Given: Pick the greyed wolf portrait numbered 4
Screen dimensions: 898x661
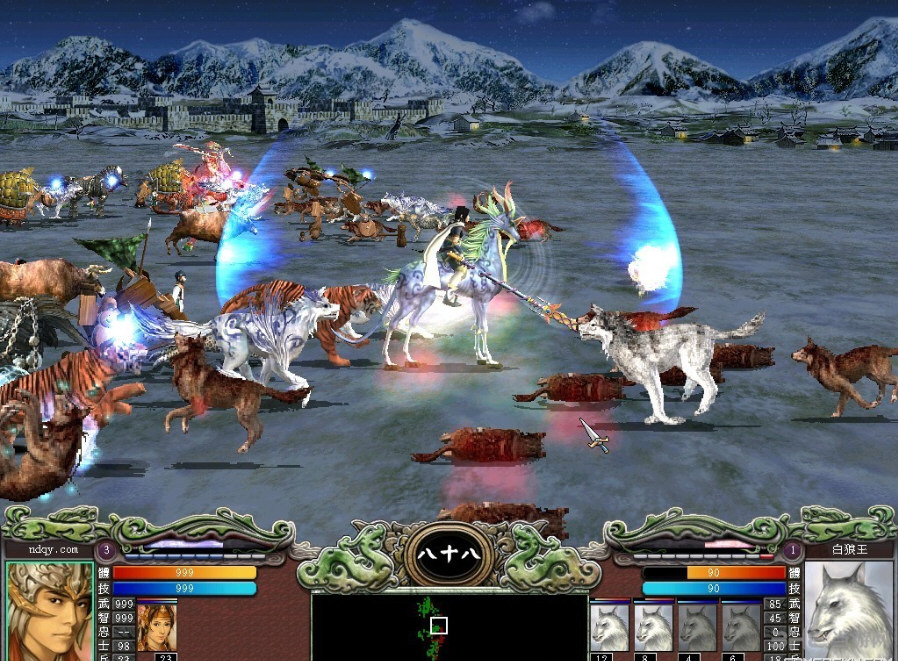Looking at the screenshot, I should pyautogui.click(x=697, y=628).
